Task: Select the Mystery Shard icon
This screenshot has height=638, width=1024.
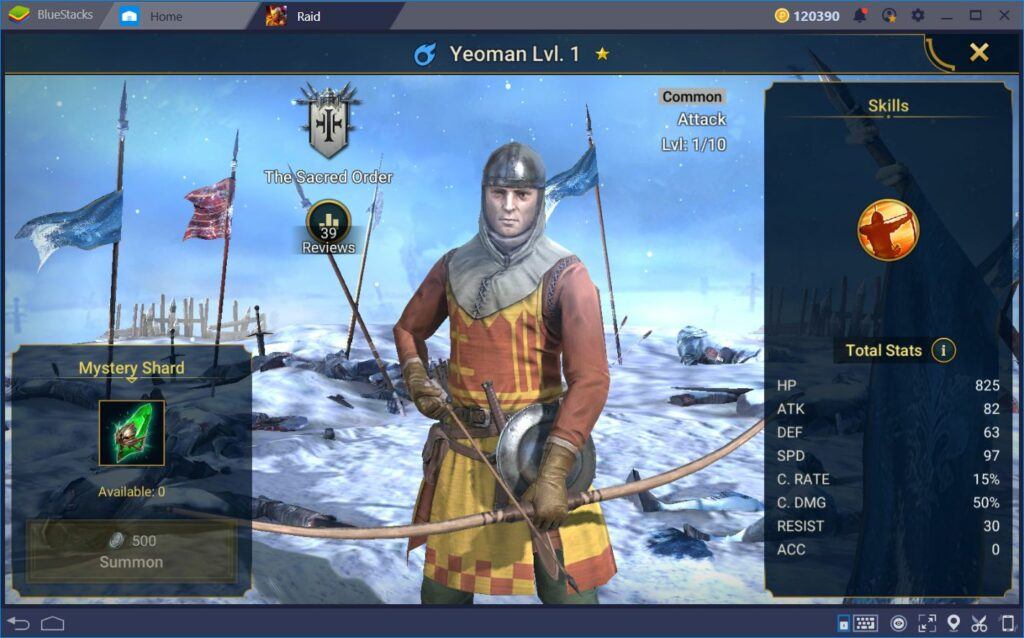Action: click(x=131, y=433)
